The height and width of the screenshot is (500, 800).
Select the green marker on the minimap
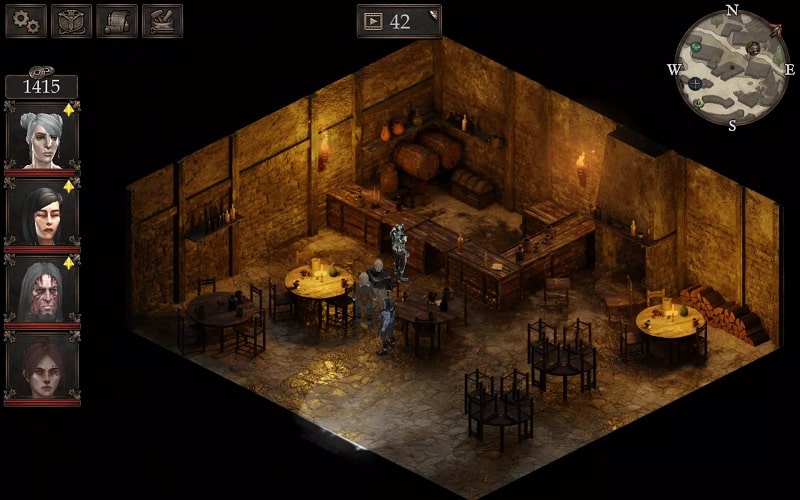pos(697,46)
